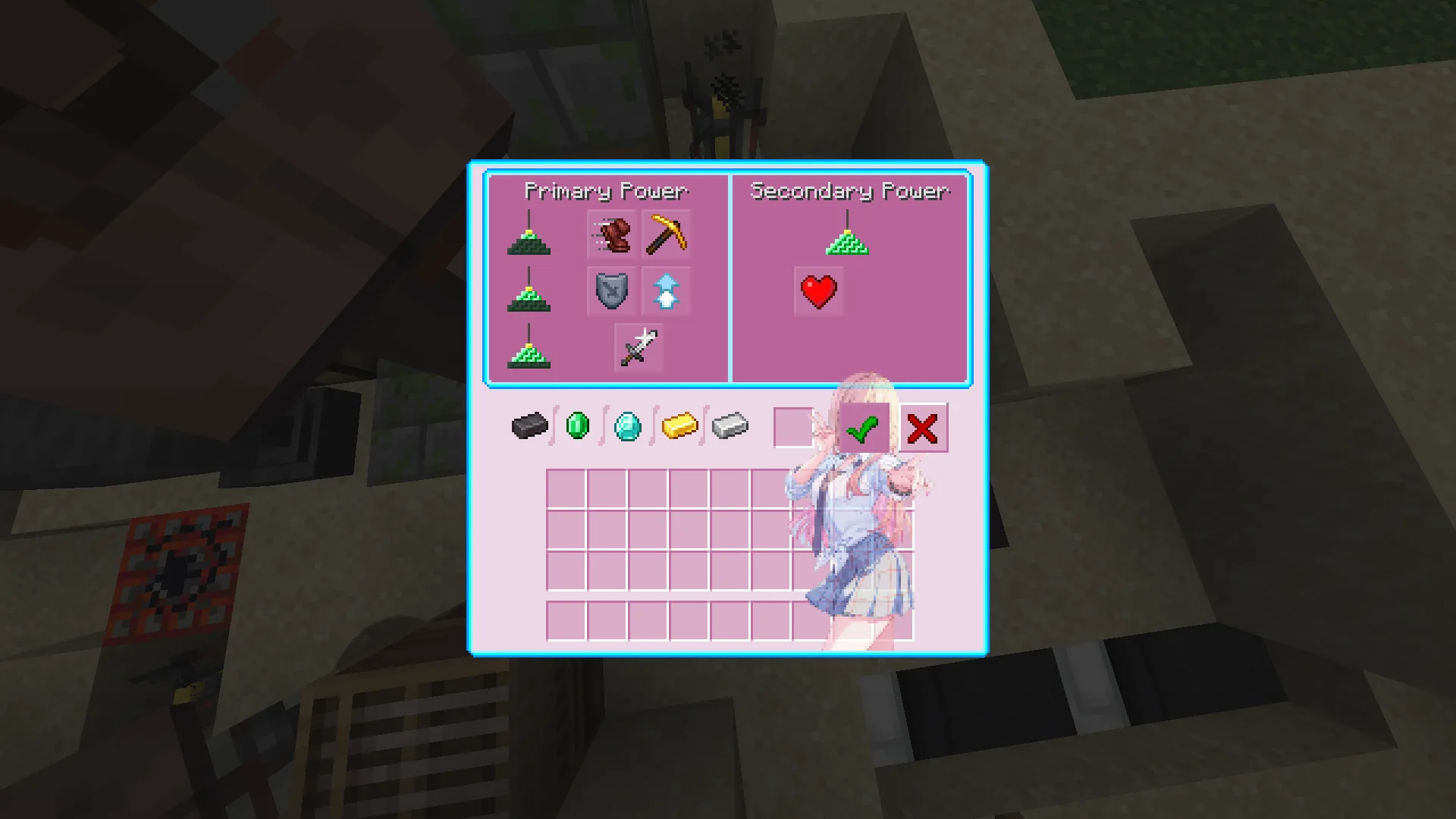Pick the netherite ingot material

tap(529, 426)
